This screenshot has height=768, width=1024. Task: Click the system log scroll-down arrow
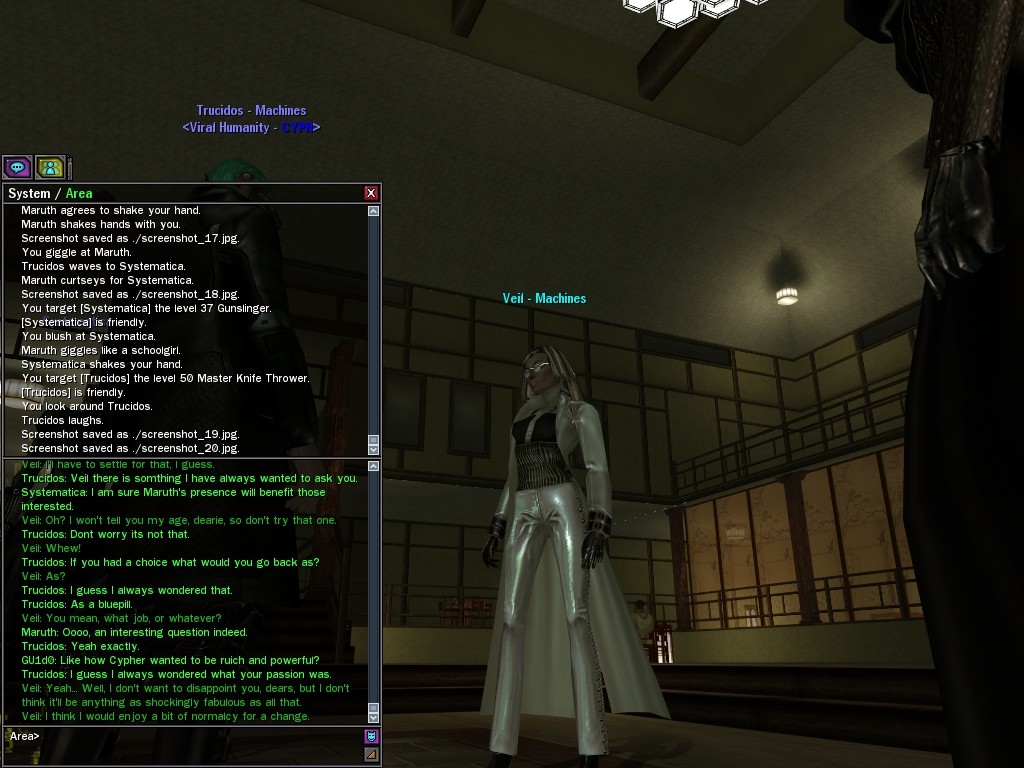point(374,447)
